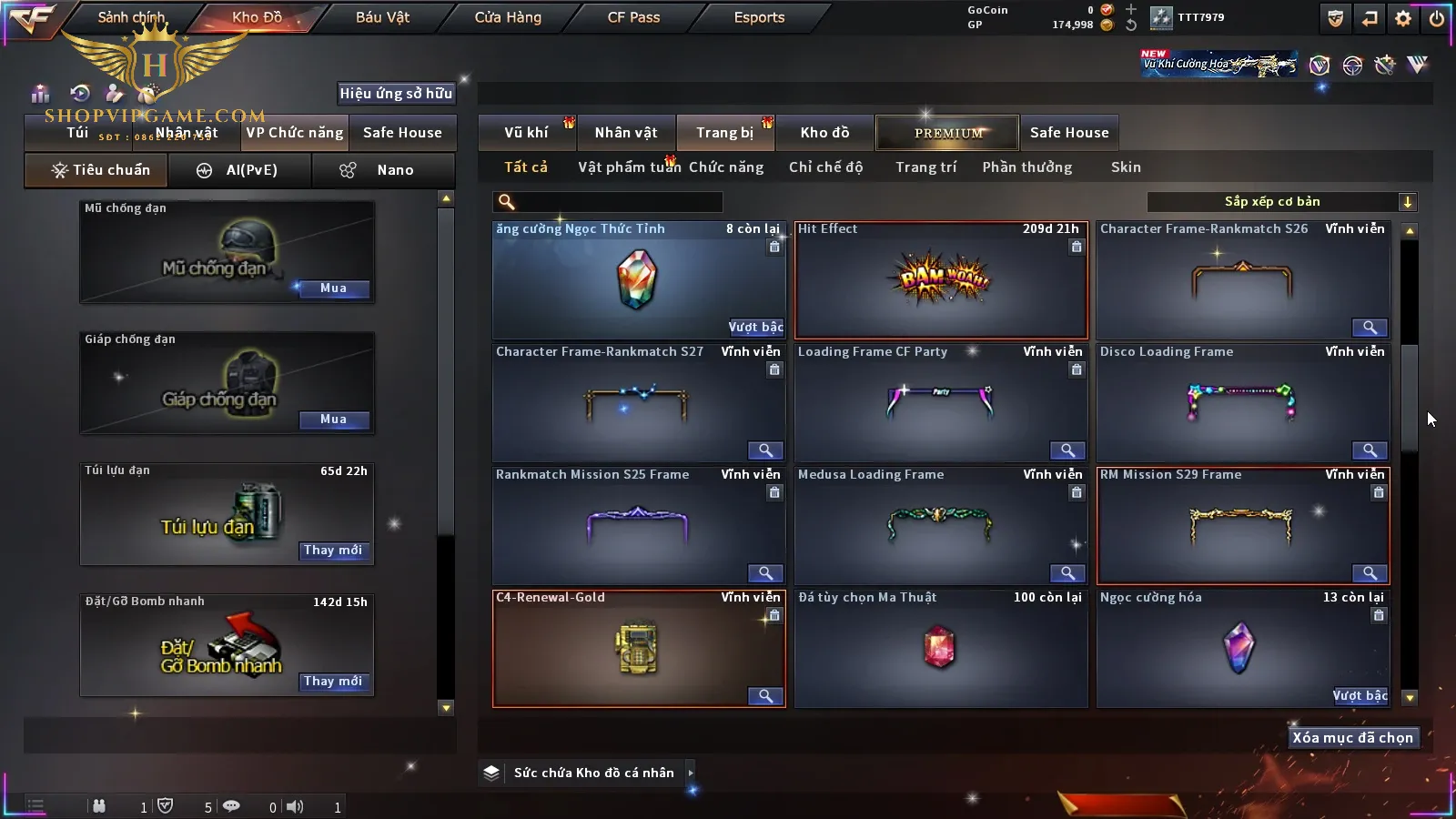The height and width of the screenshot is (819, 1456).
Task: Choose the Medusa Loading Frame item
Action: click(x=941, y=525)
